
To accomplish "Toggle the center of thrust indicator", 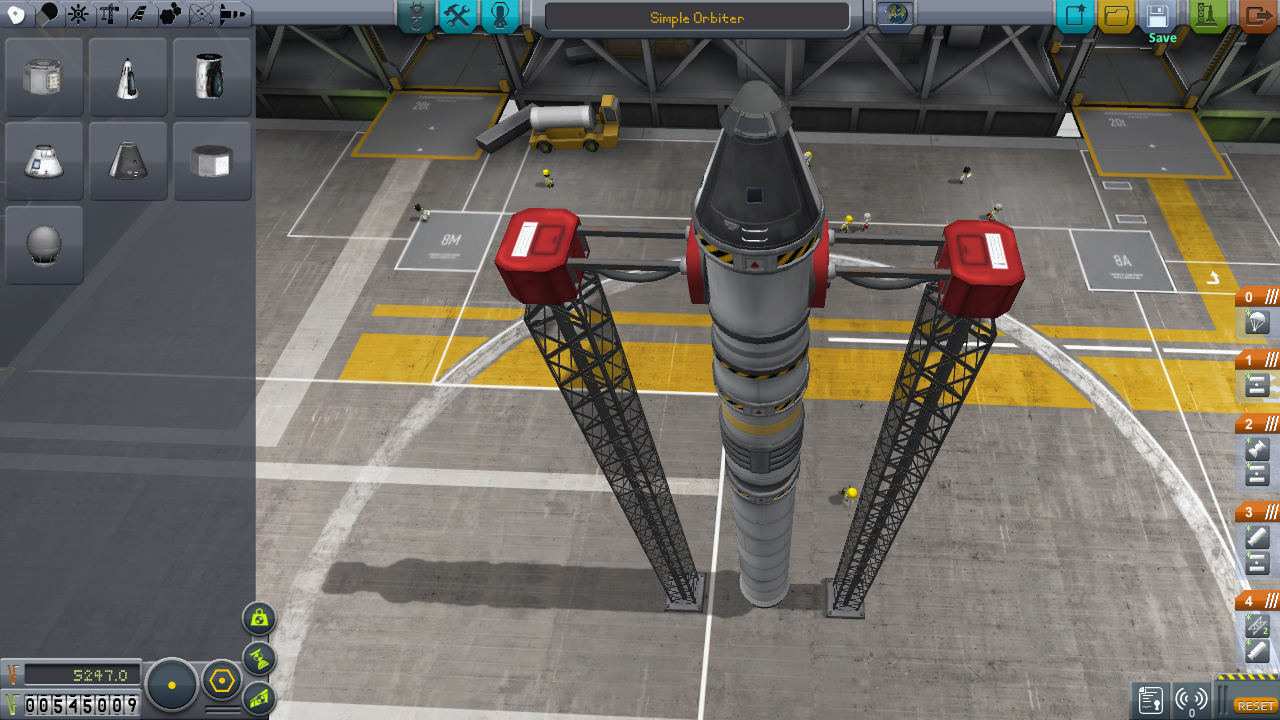I will pyautogui.click(x=259, y=658).
